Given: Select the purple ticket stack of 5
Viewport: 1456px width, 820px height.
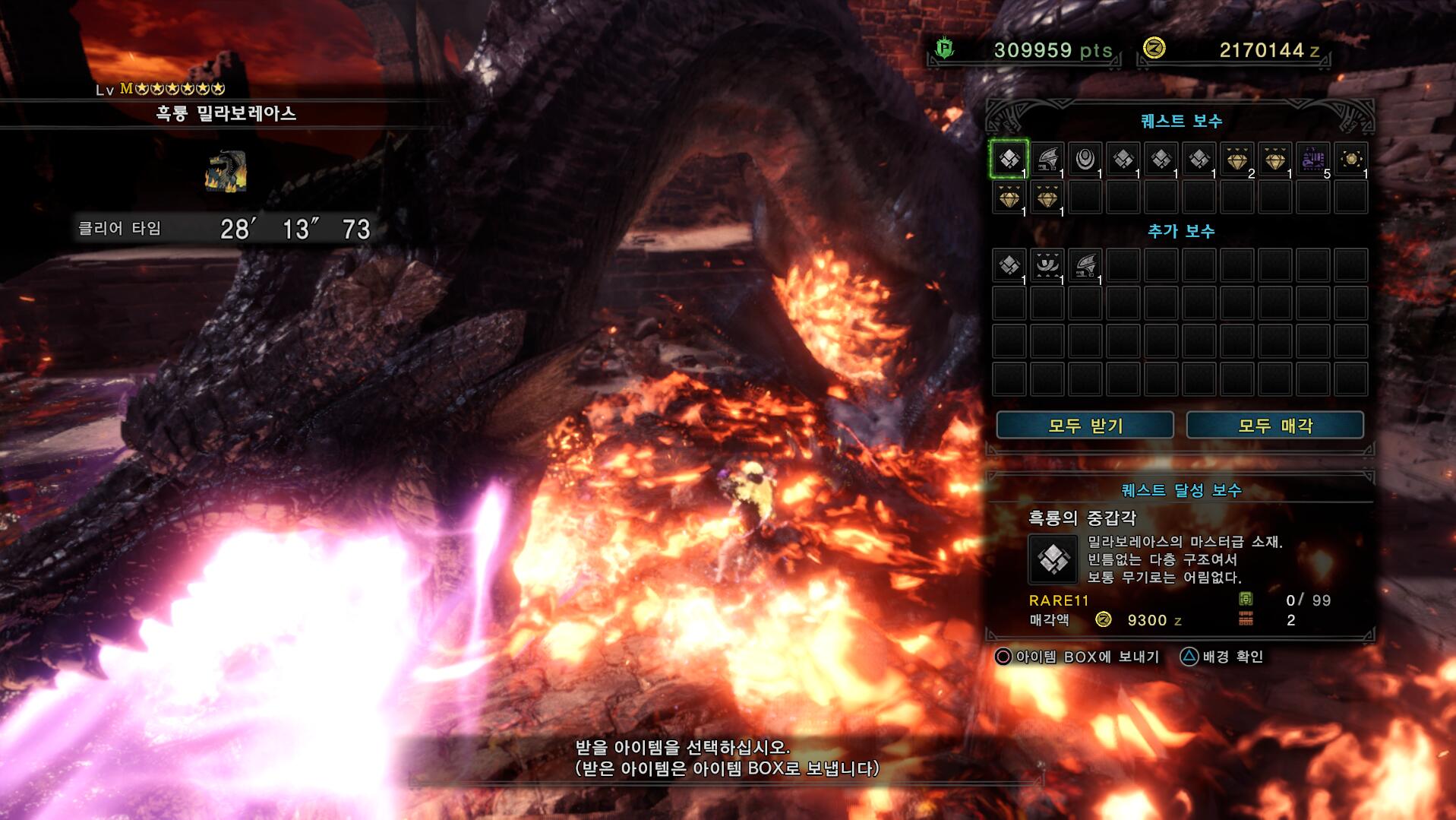Looking at the screenshot, I should (x=1313, y=159).
